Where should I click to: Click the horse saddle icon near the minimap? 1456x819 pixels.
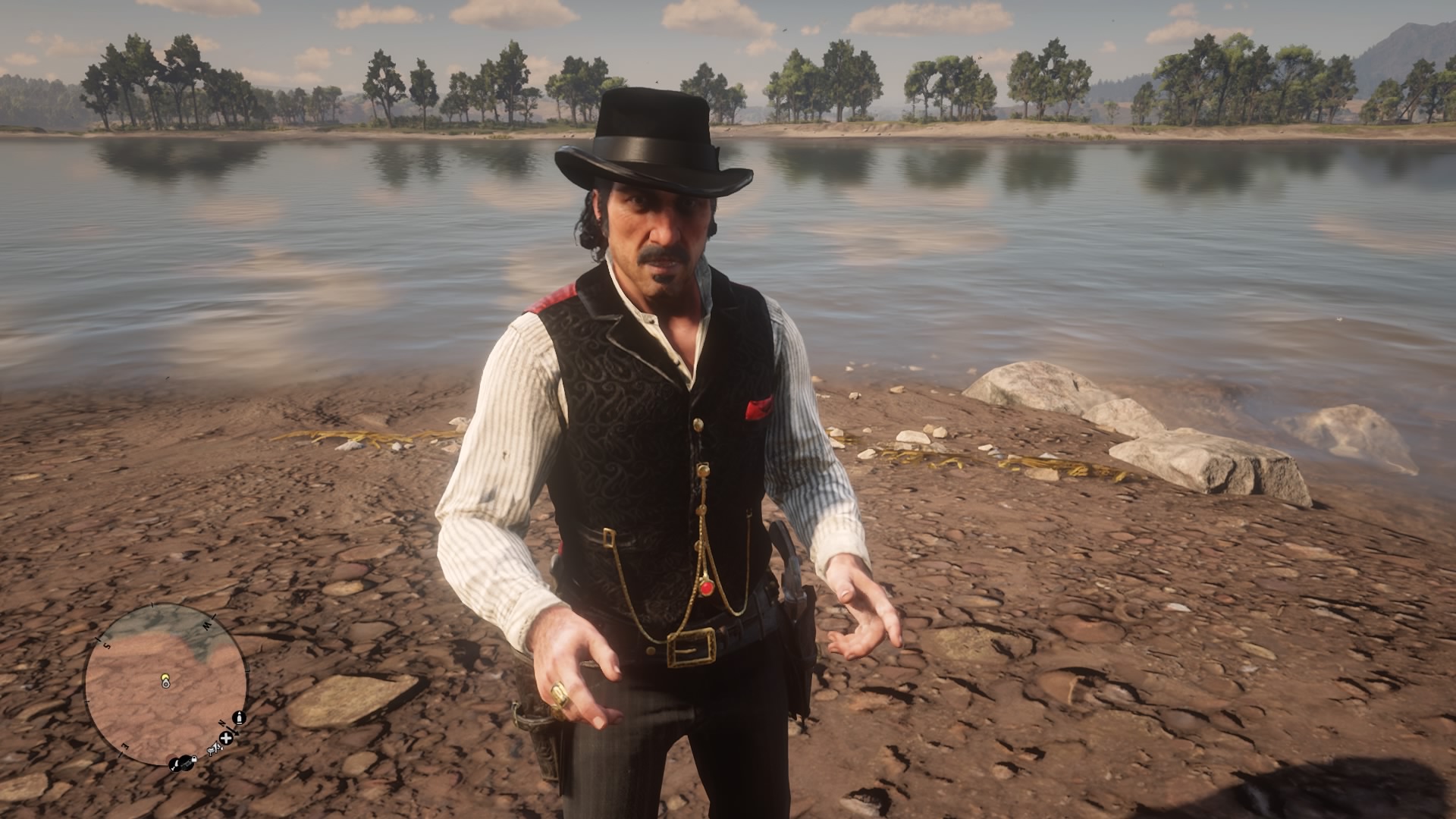[215, 749]
